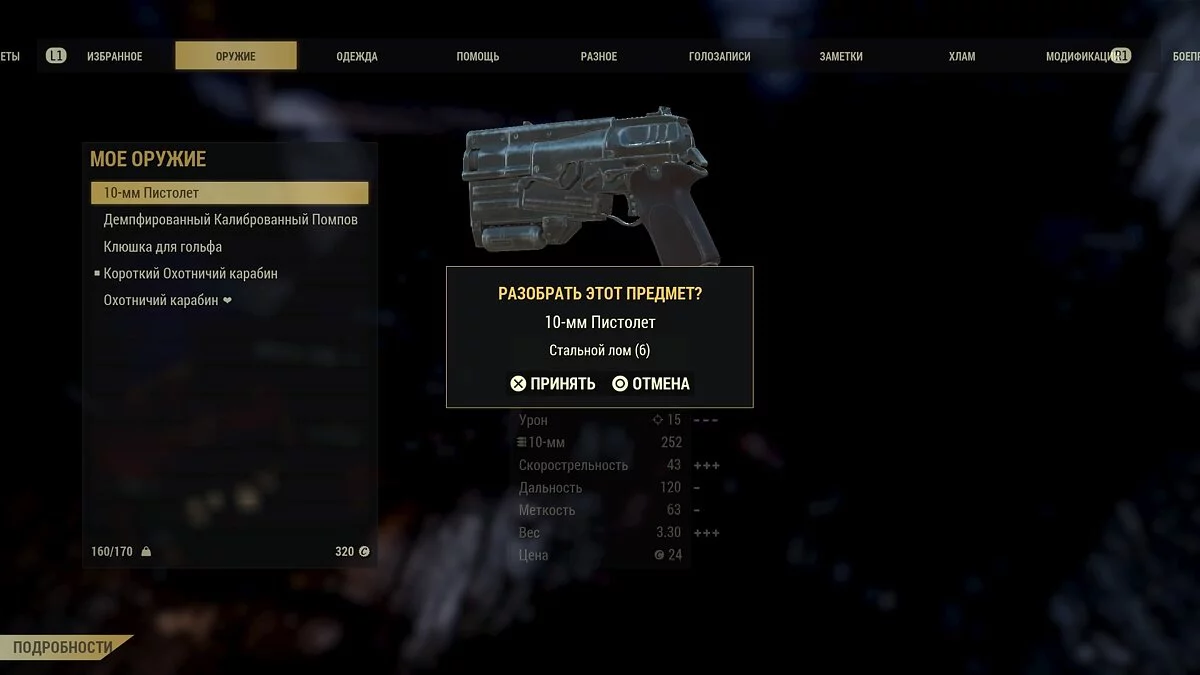
Task: Select Клюшка для гольфа in the list
Action: pyautogui.click(x=163, y=247)
